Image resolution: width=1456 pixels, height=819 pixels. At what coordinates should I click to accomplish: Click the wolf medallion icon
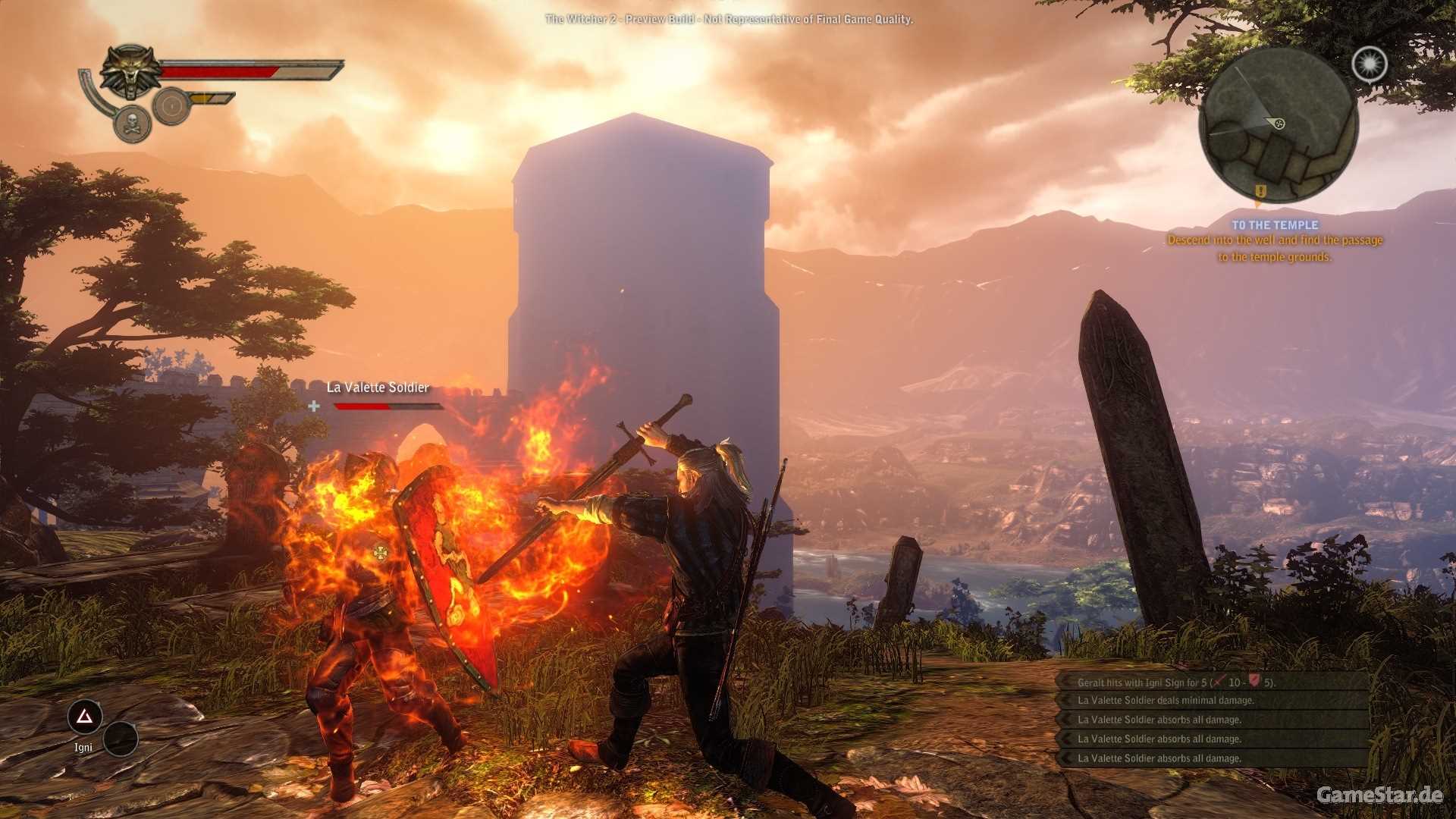pos(130,74)
